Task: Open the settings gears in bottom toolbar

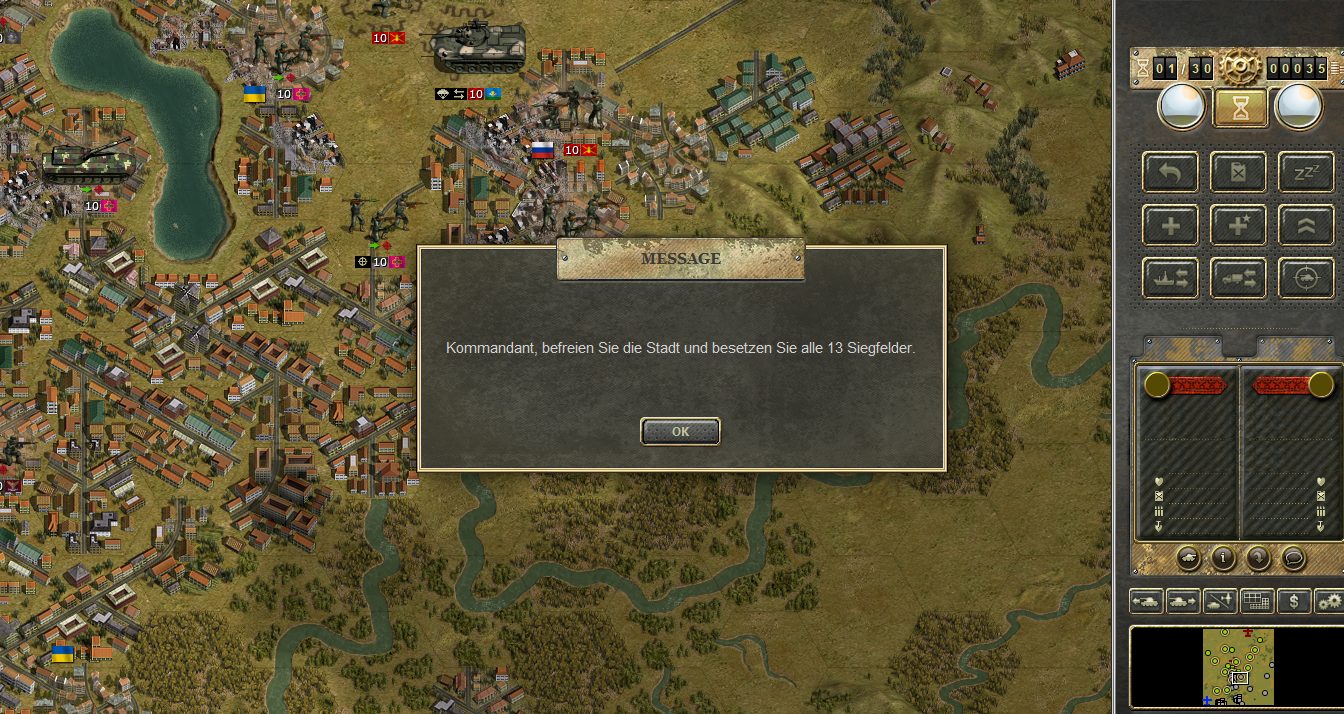Action: 1329,601
